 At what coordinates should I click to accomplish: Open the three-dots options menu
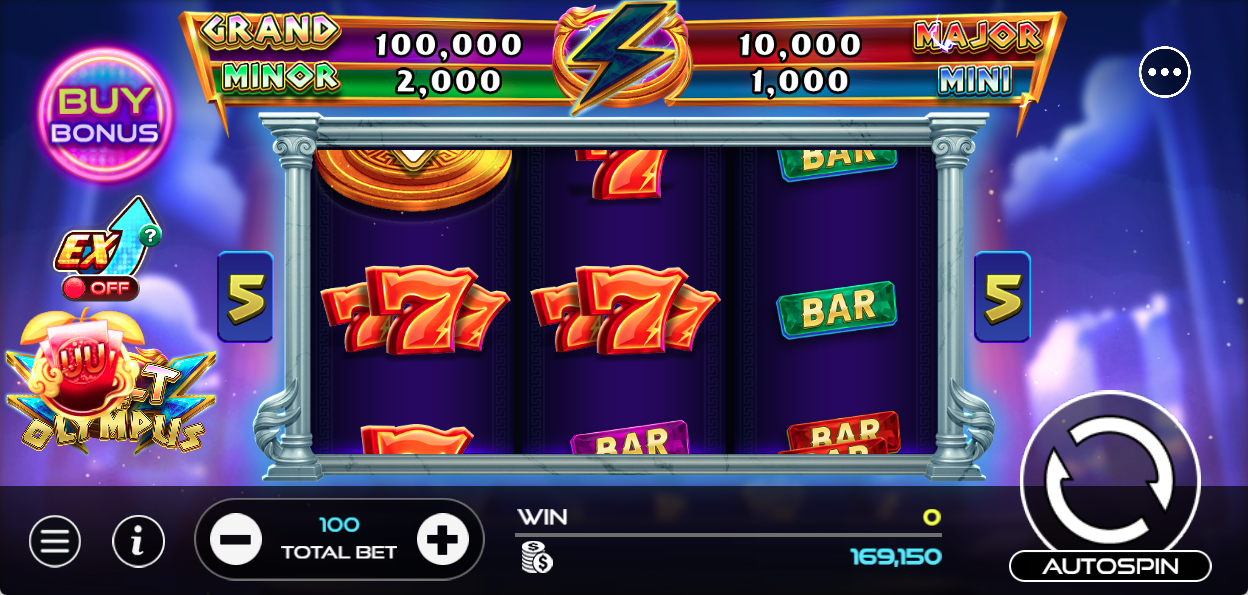[1165, 72]
